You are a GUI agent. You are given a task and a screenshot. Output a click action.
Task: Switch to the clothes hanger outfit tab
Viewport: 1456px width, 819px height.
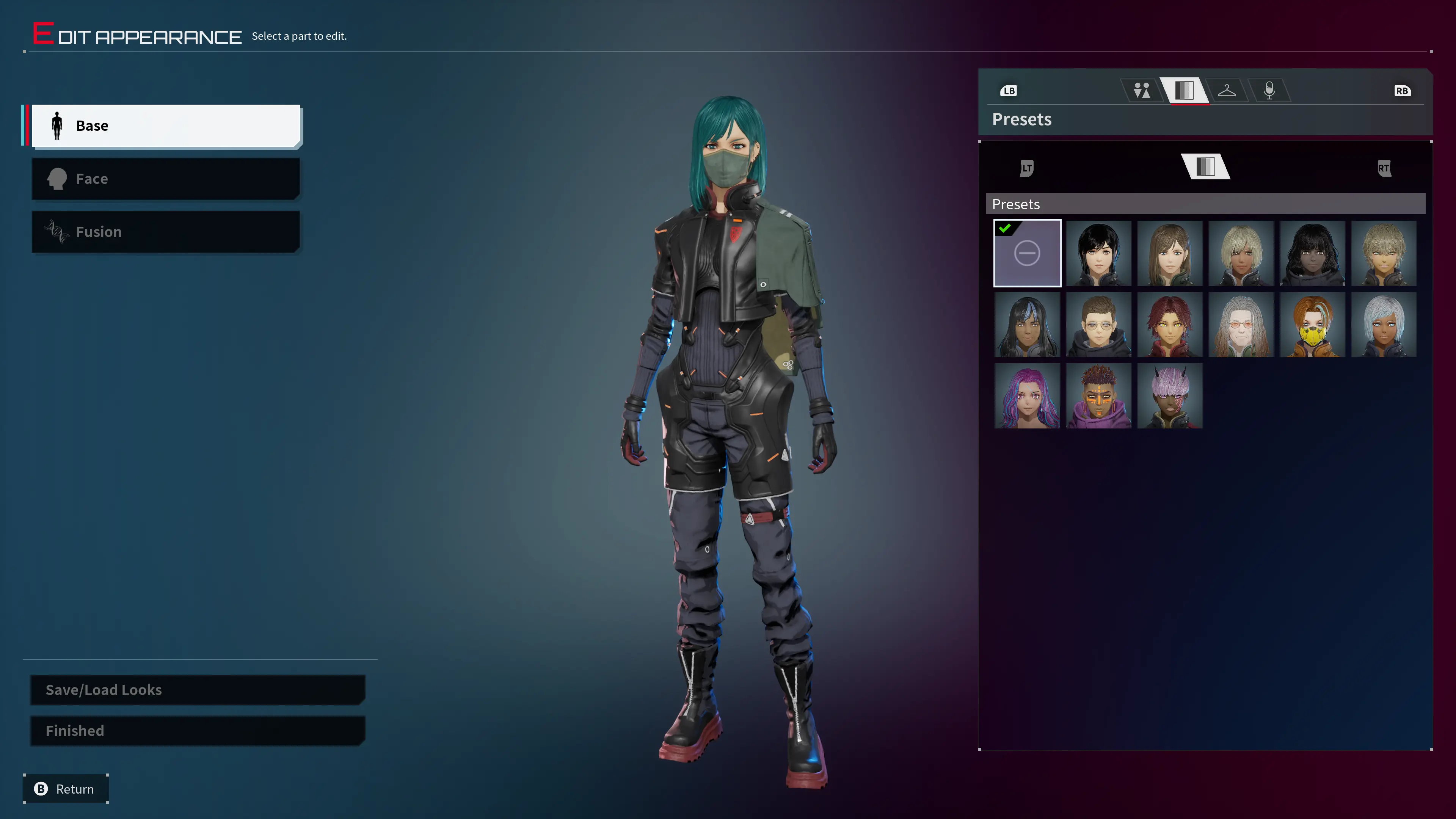coord(1227,91)
